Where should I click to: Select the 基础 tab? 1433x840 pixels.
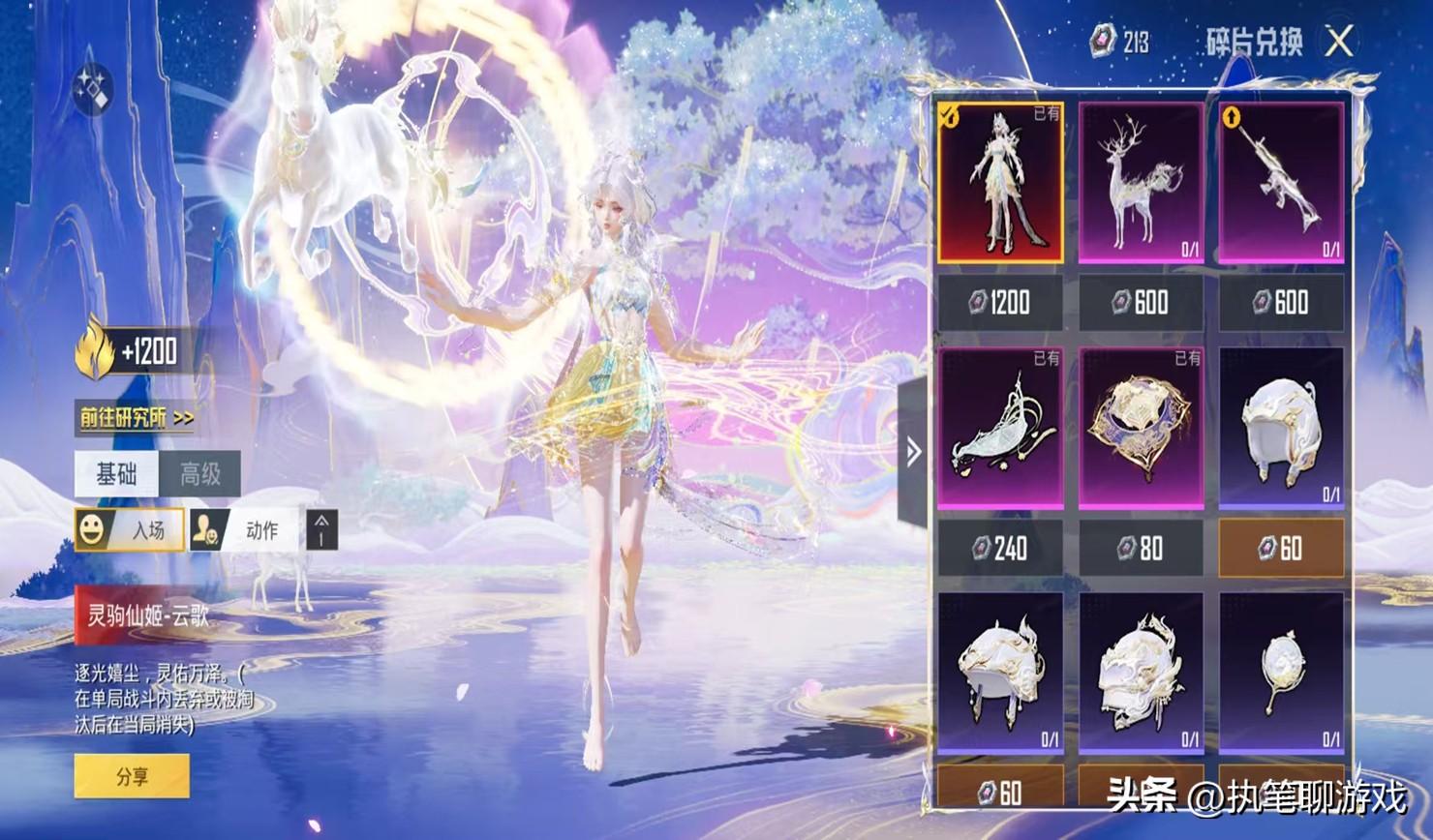pos(116,474)
